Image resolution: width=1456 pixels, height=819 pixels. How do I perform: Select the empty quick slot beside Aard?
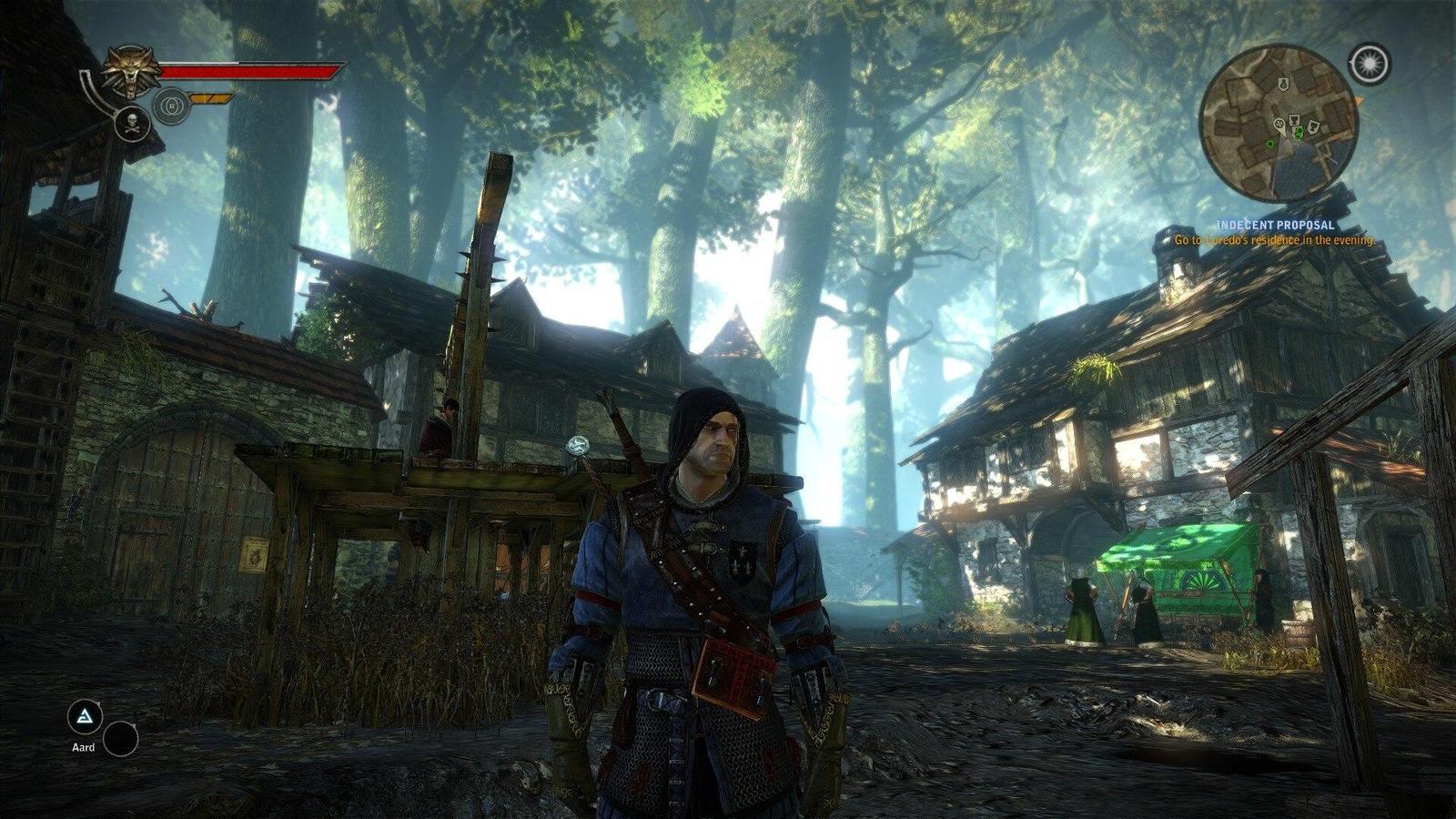tap(120, 739)
